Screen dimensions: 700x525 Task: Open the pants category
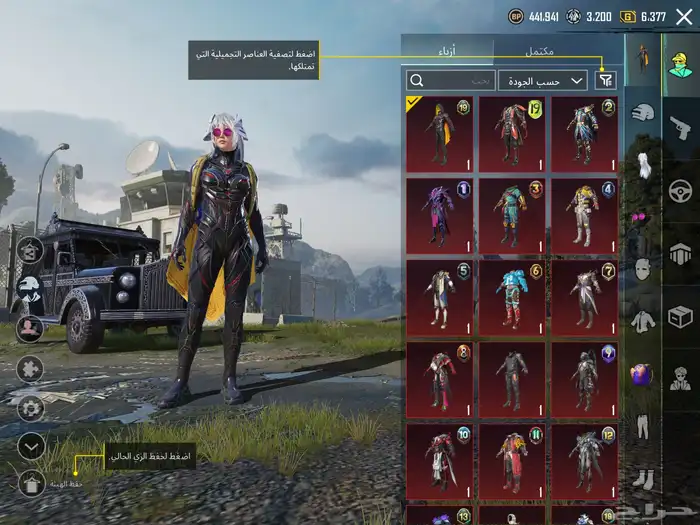643,427
